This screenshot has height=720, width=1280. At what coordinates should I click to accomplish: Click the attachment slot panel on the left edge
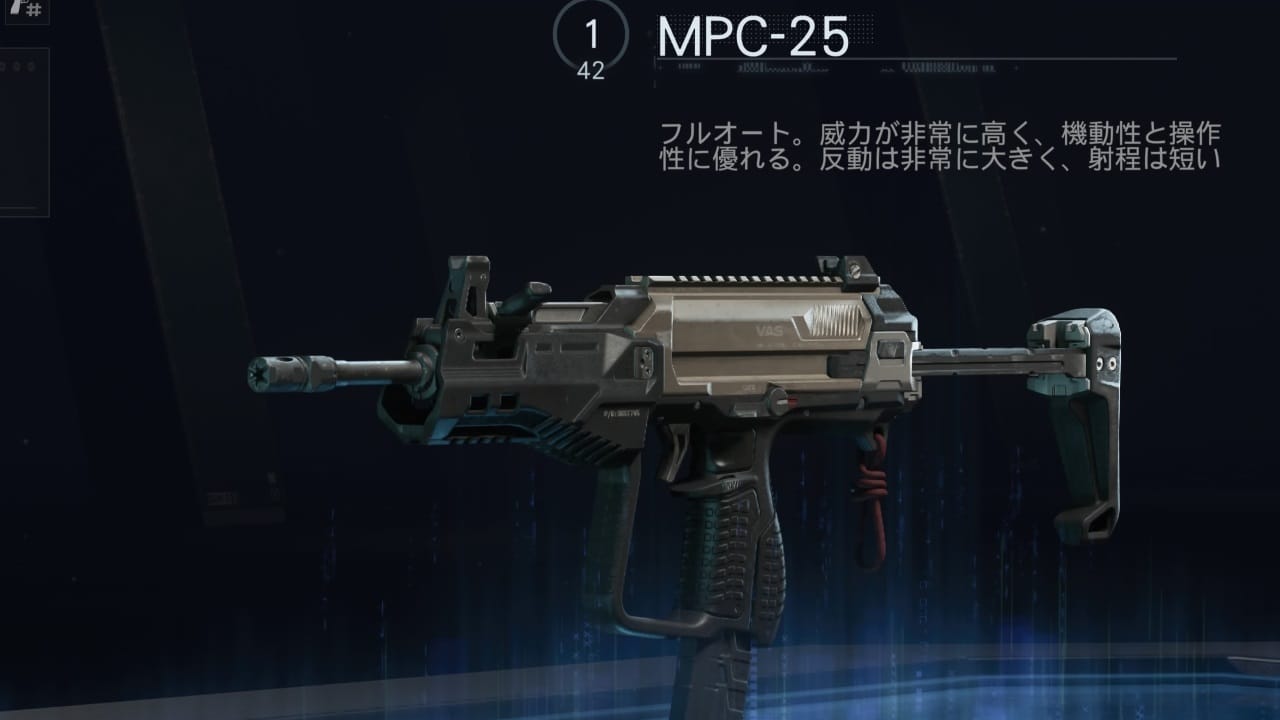[22, 130]
